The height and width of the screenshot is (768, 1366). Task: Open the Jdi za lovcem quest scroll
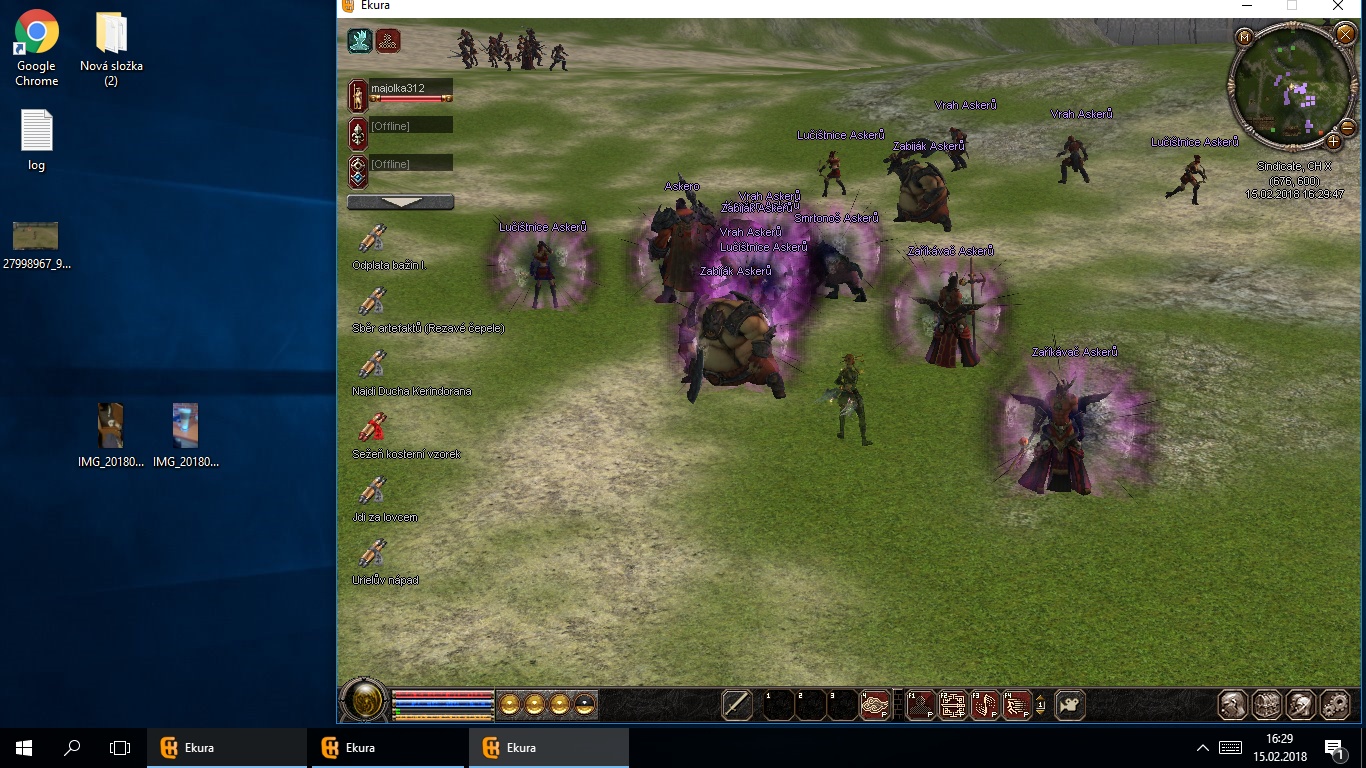[372, 491]
